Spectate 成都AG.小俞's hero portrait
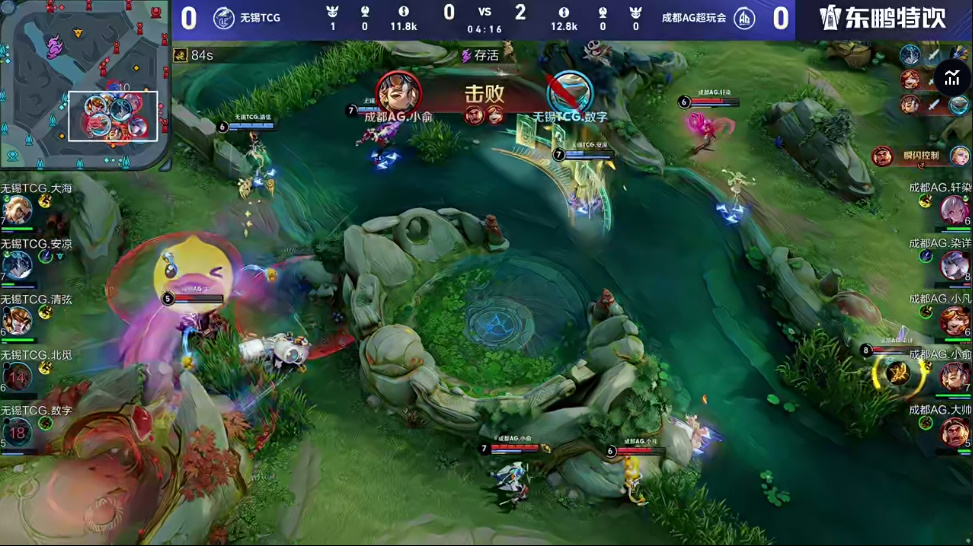 [x=955, y=376]
